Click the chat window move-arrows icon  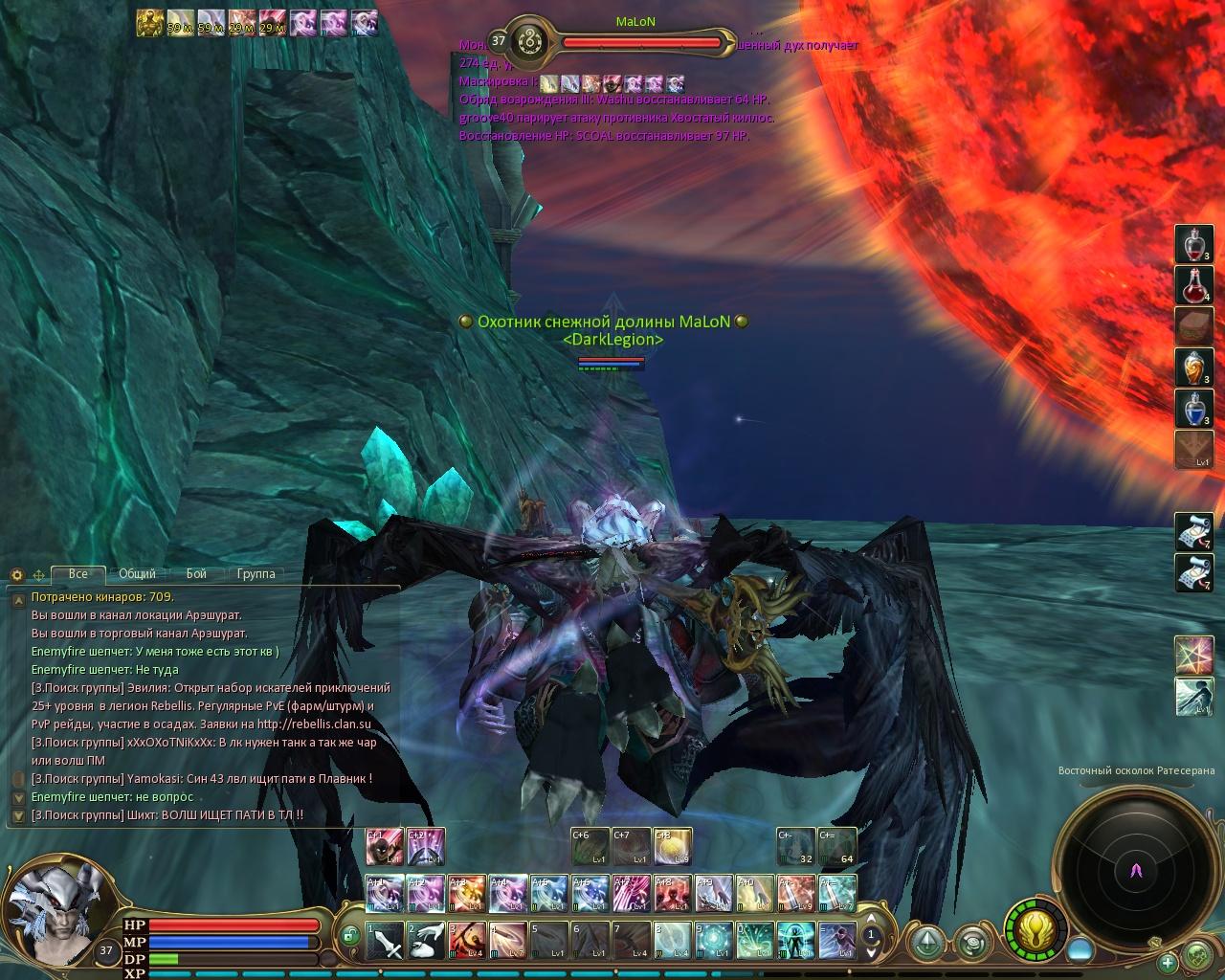coord(39,575)
